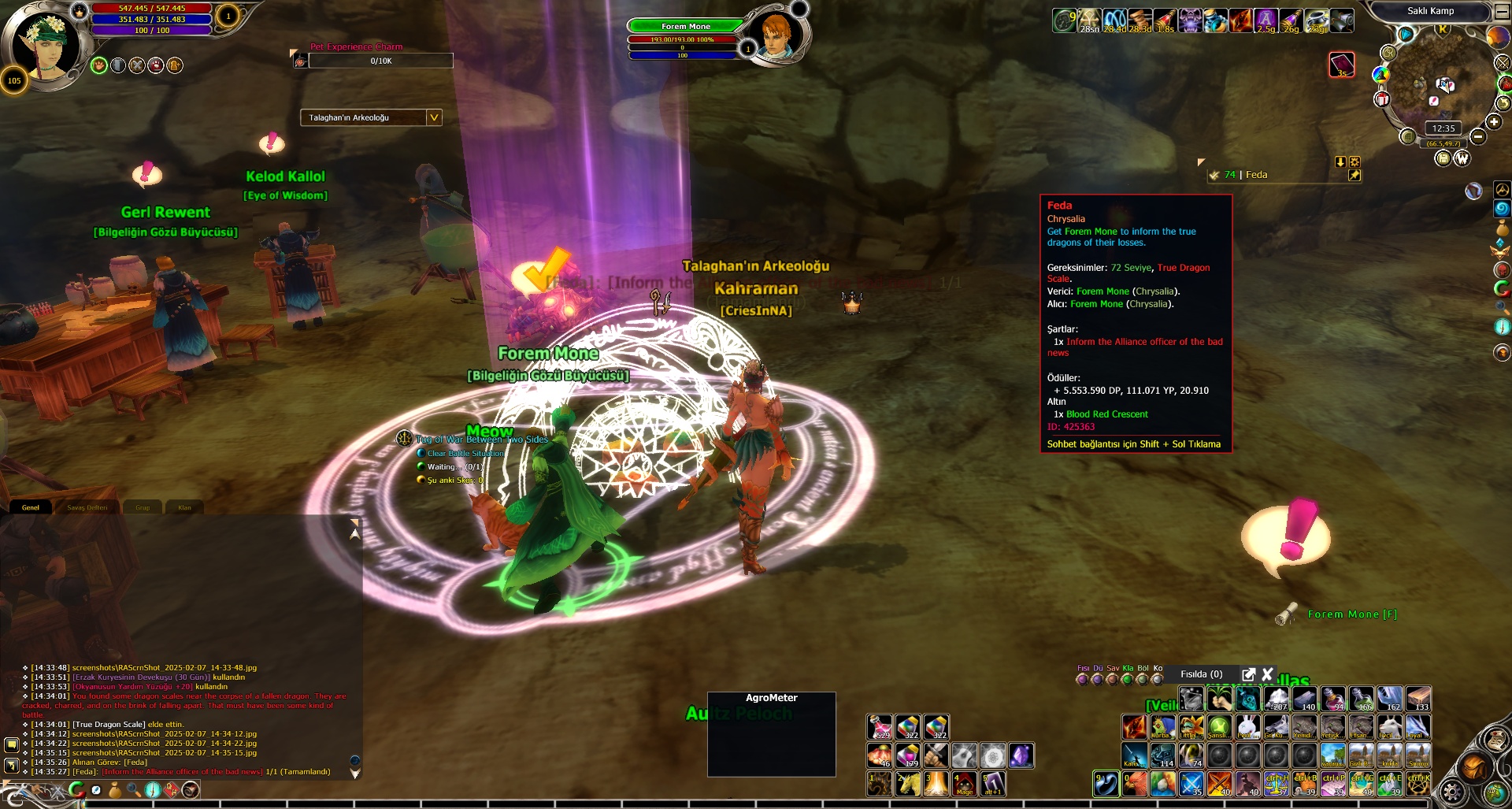Open the gift box icon beside minimap
The height and width of the screenshot is (809, 1512).
pos(1381,99)
